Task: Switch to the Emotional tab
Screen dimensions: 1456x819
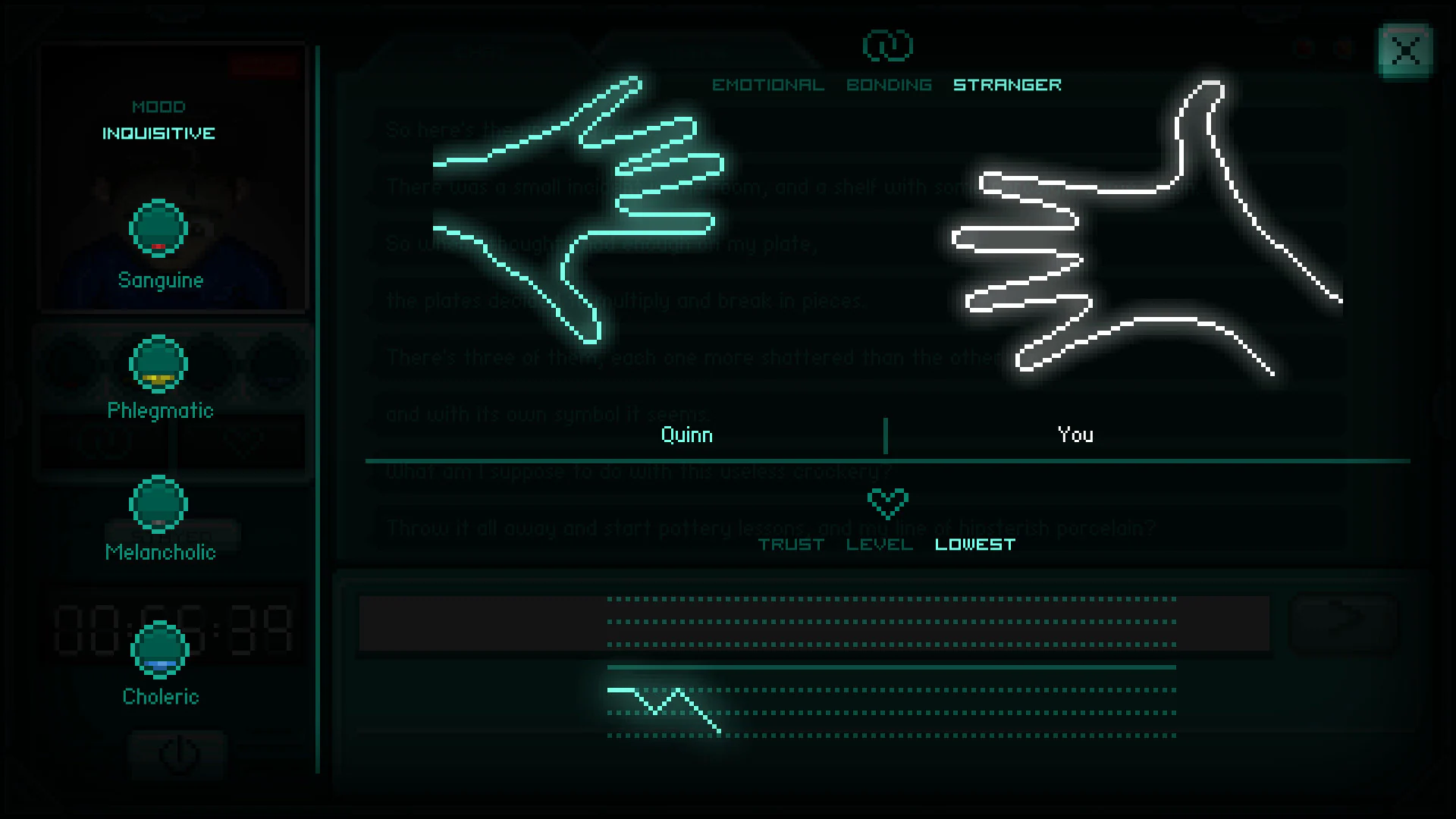Action: pyautogui.click(x=767, y=84)
